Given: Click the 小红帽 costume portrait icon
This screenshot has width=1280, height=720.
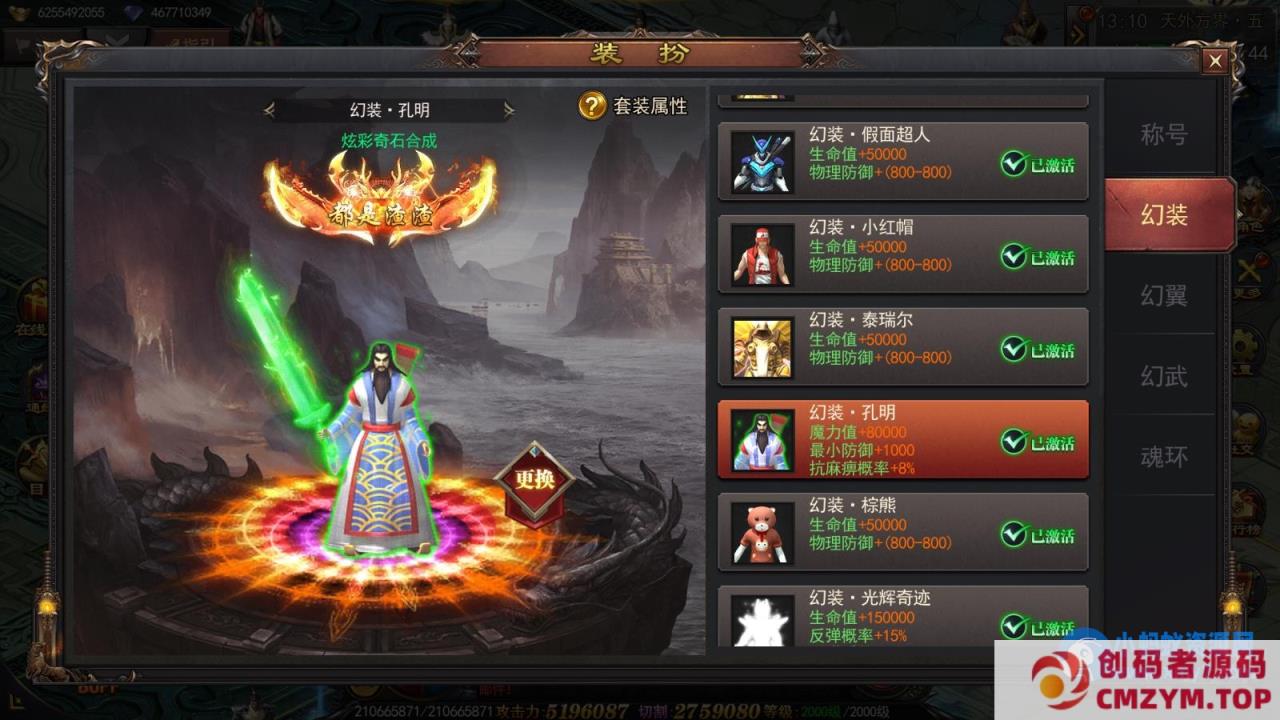Looking at the screenshot, I should click(762, 255).
